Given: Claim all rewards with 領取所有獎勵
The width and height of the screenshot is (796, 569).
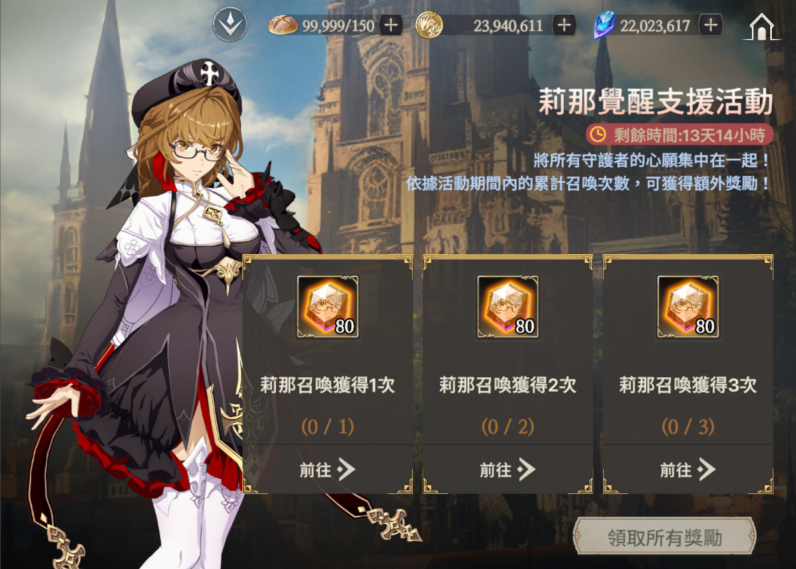Looking at the screenshot, I should click(665, 537).
